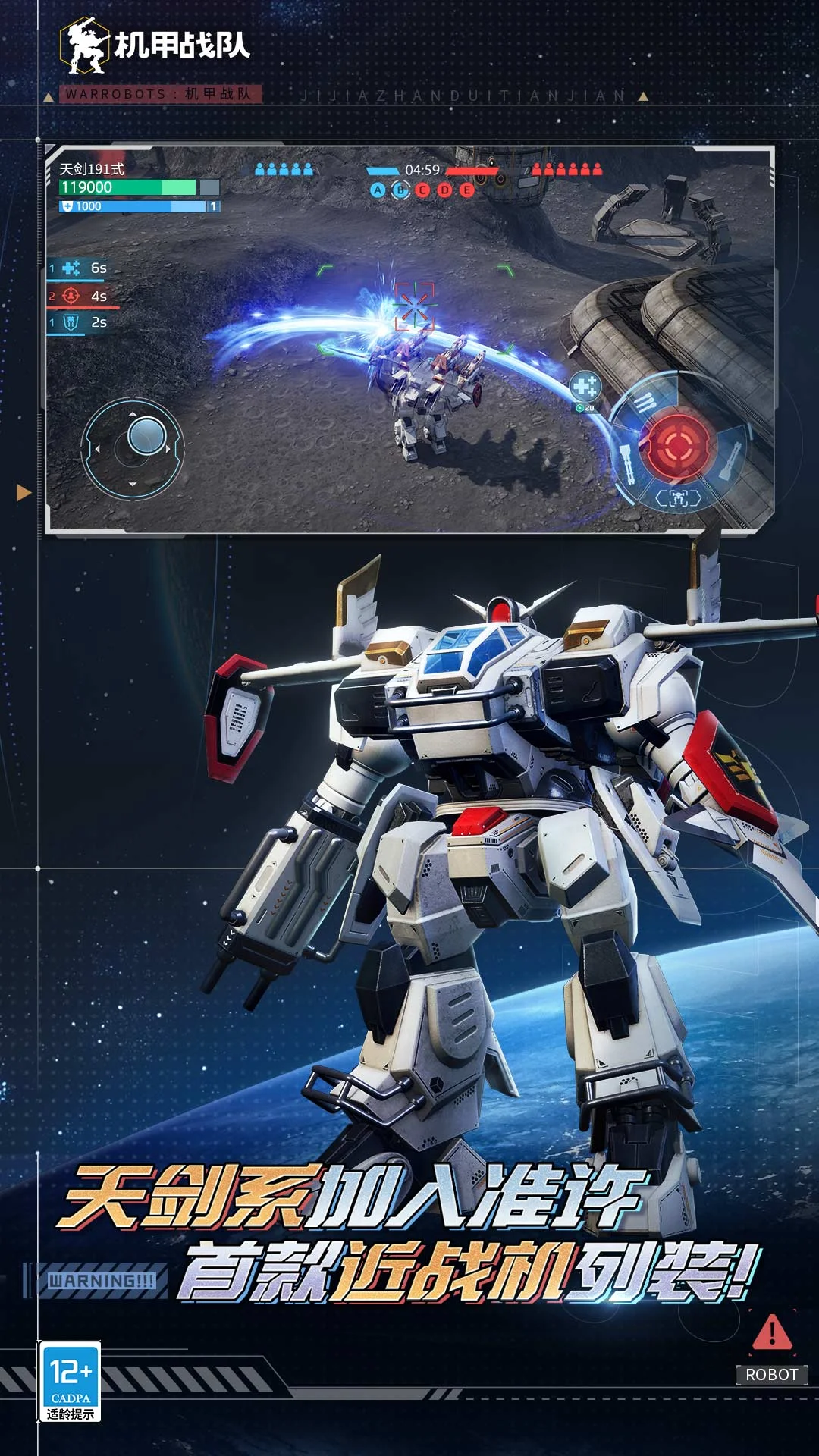The image size is (819, 1456).
Task: Activate the repair ability with plus signs
Action: click(x=585, y=387)
